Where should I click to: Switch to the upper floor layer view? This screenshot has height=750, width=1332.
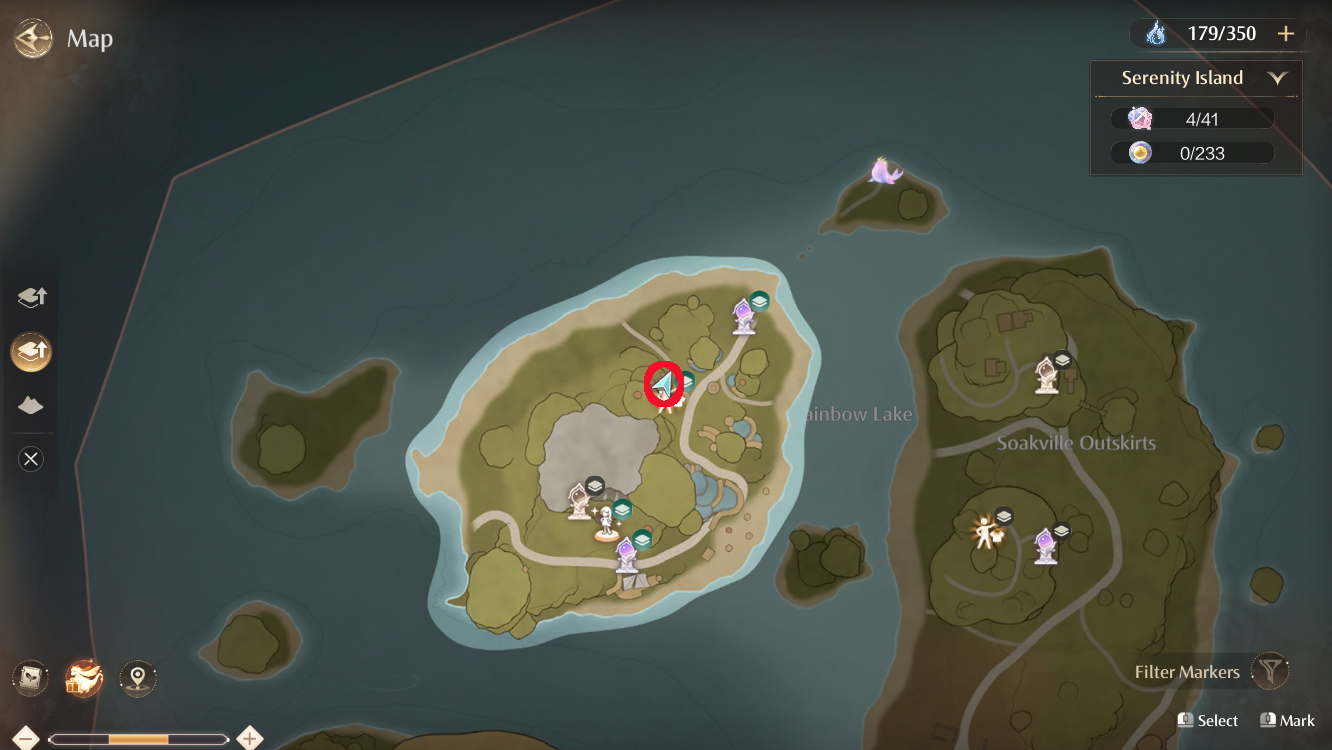(x=31, y=296)
